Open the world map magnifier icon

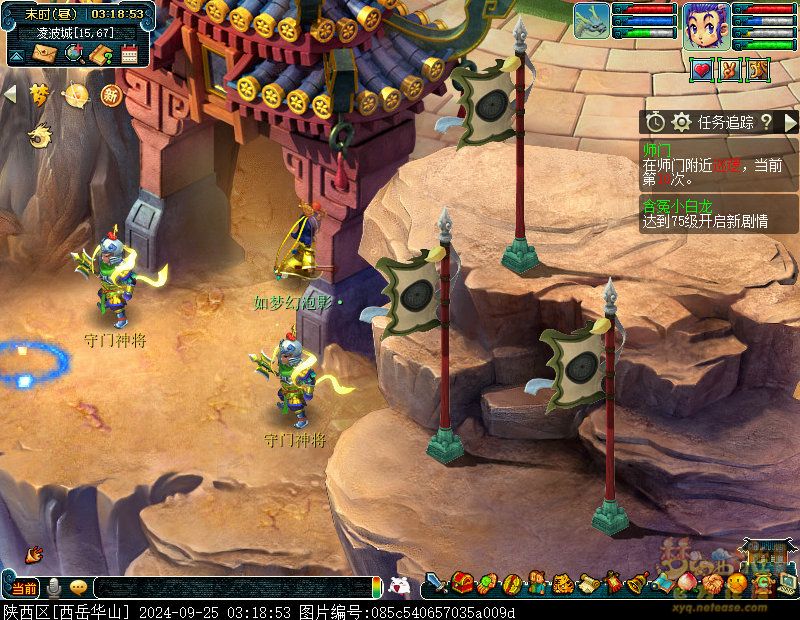pyautogui.click(x=73, y=54)
